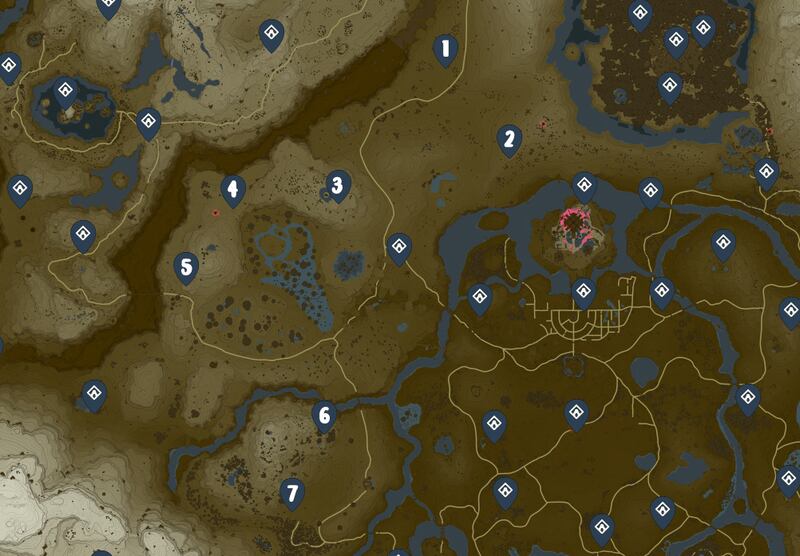The image size is (800, 556).
Task: Open marker number 4 on the map
Action: (233, 188)
